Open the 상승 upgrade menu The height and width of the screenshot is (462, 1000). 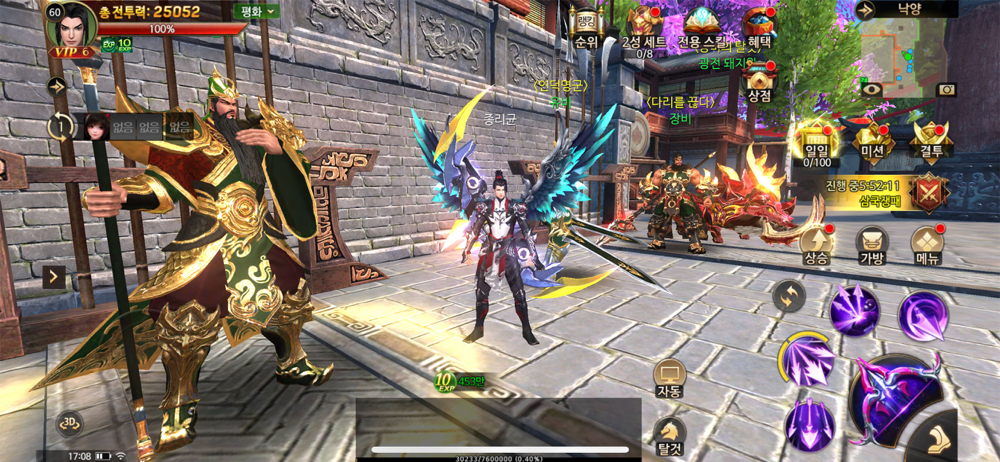(816, 243)
